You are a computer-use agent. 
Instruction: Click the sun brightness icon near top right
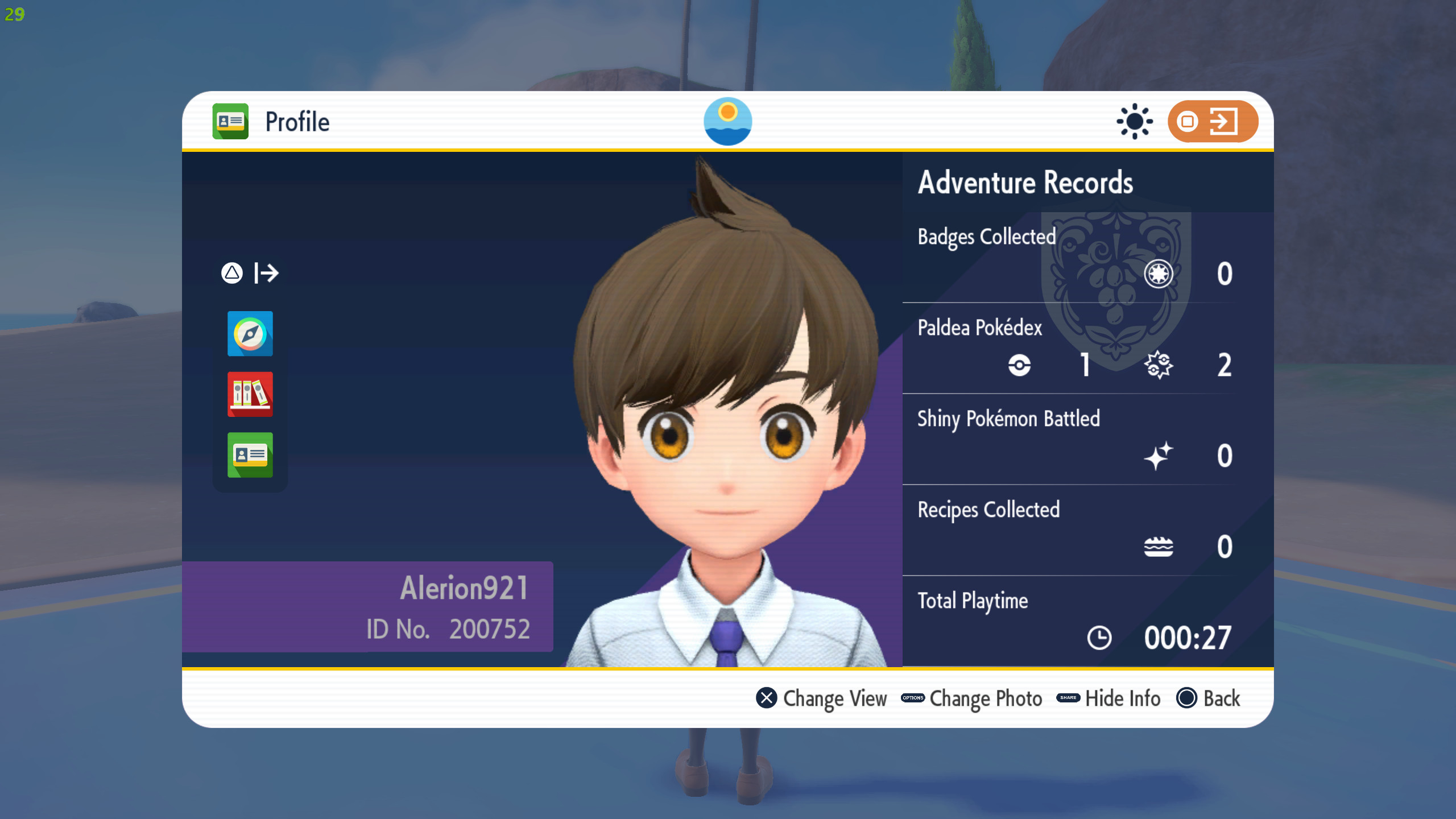coord(1135,121)
